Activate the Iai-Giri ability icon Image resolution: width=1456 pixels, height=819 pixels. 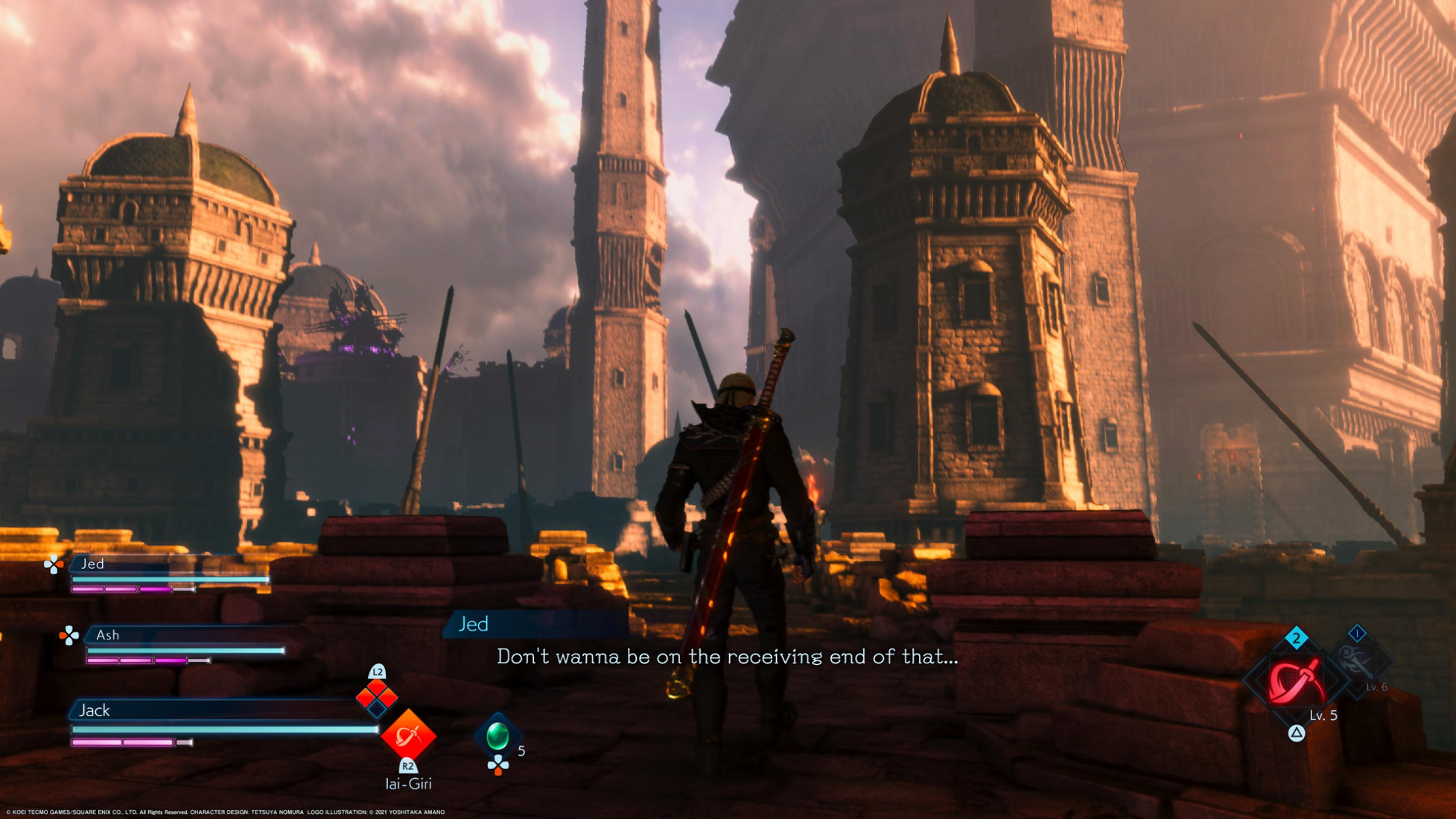coord(408,736)
